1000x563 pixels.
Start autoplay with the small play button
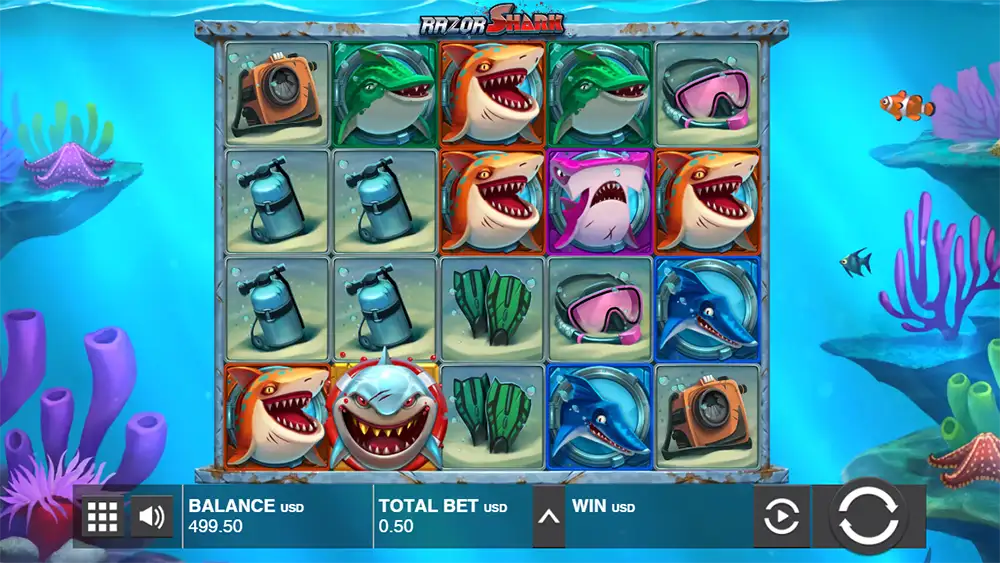tap(781, 517)
